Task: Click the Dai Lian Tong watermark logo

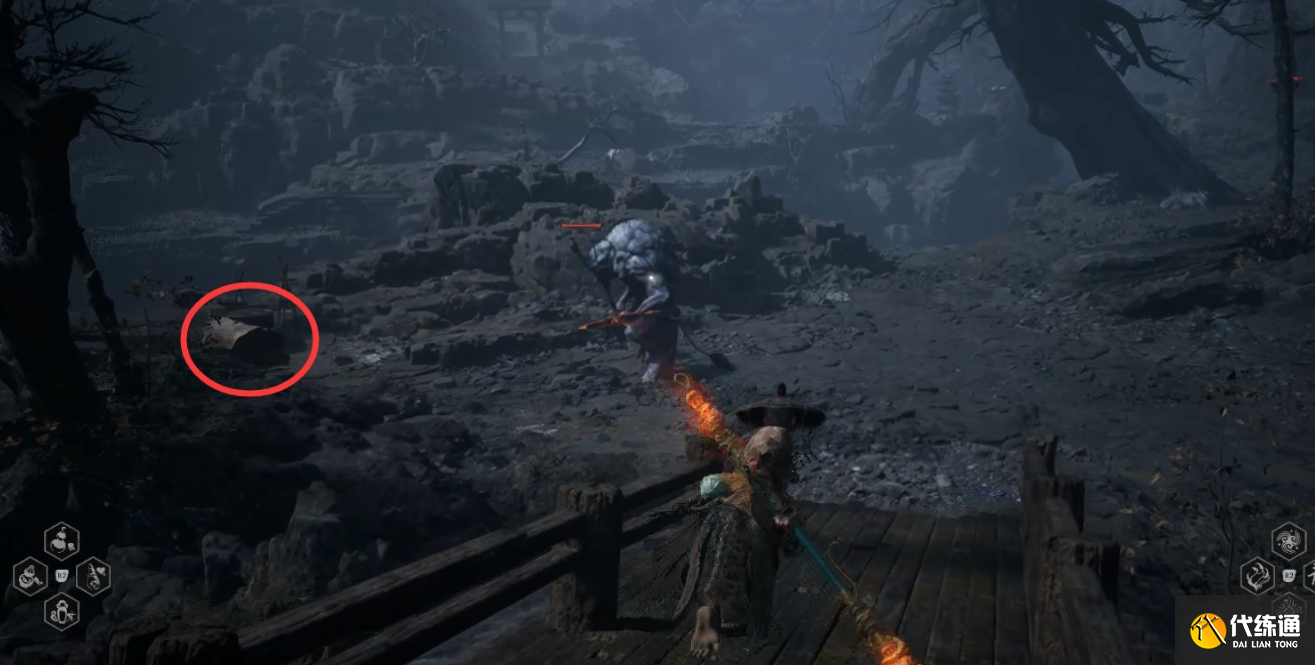Action: [1245, 630]
